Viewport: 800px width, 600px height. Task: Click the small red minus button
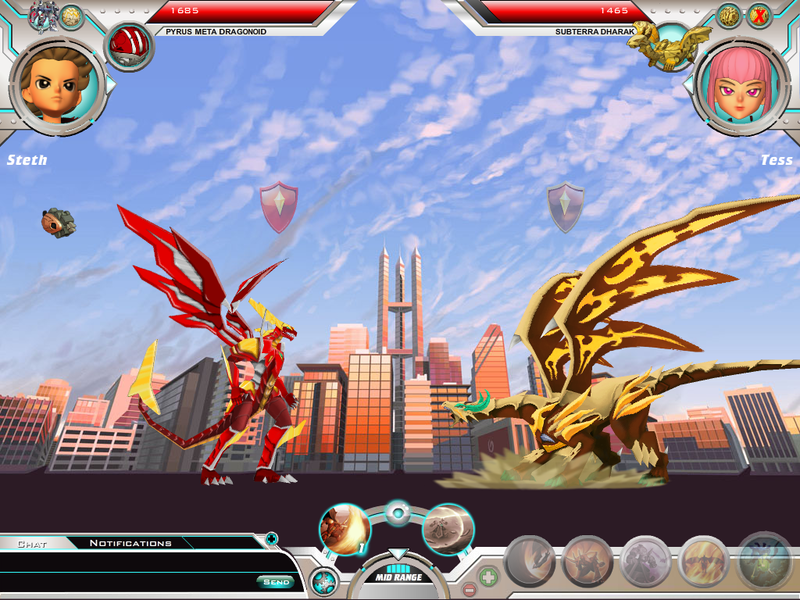pyautogui.click(x=470, y=589)
